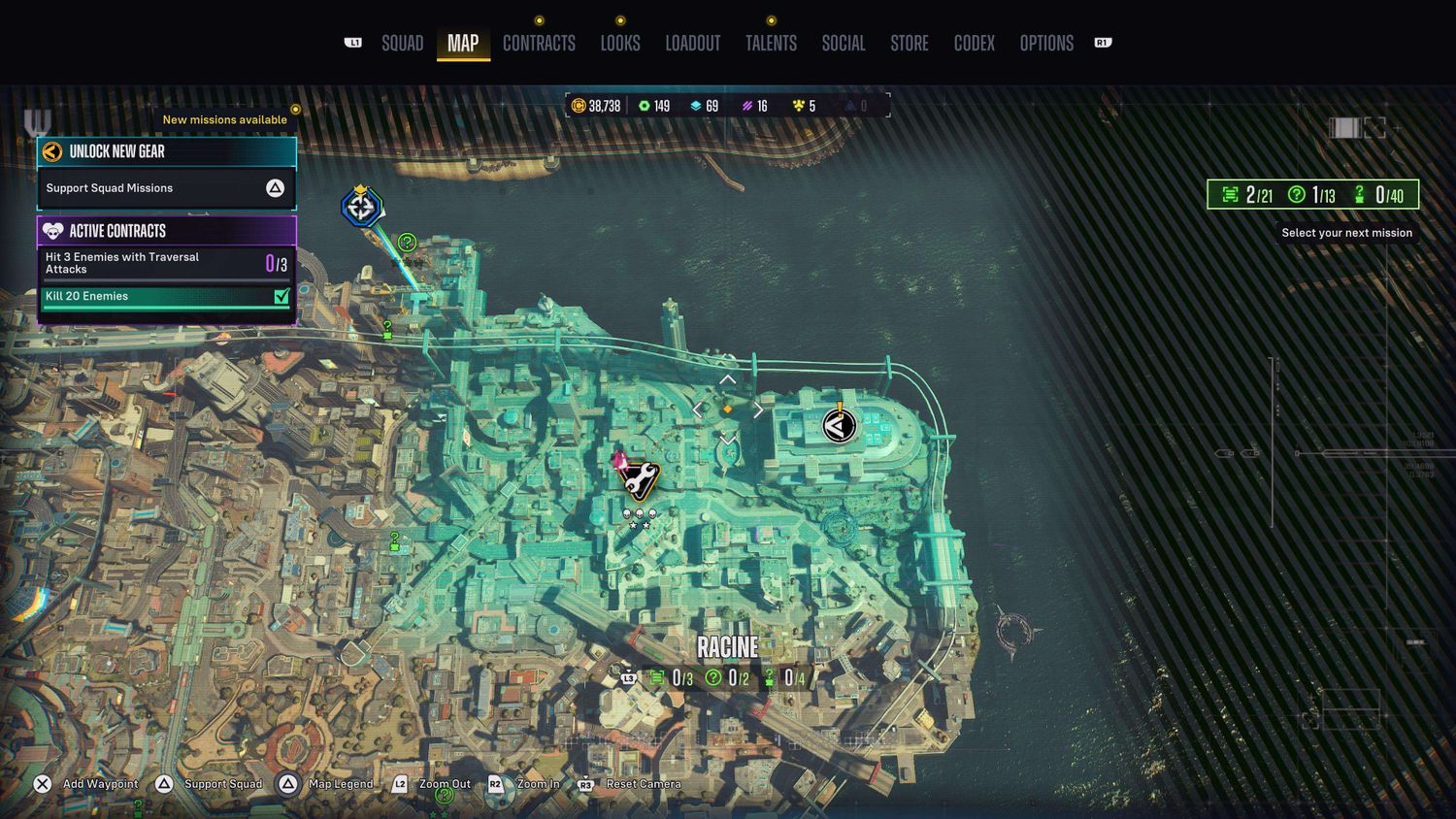This screenshot has height=819, width=1456.
Task: Open the Loadout tab
Action: (693, 43)
